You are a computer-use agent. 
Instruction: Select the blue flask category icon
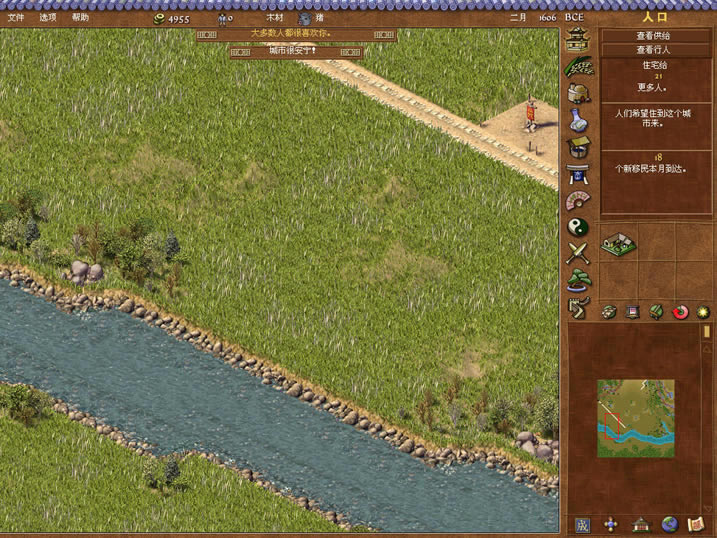pos(578,121)
